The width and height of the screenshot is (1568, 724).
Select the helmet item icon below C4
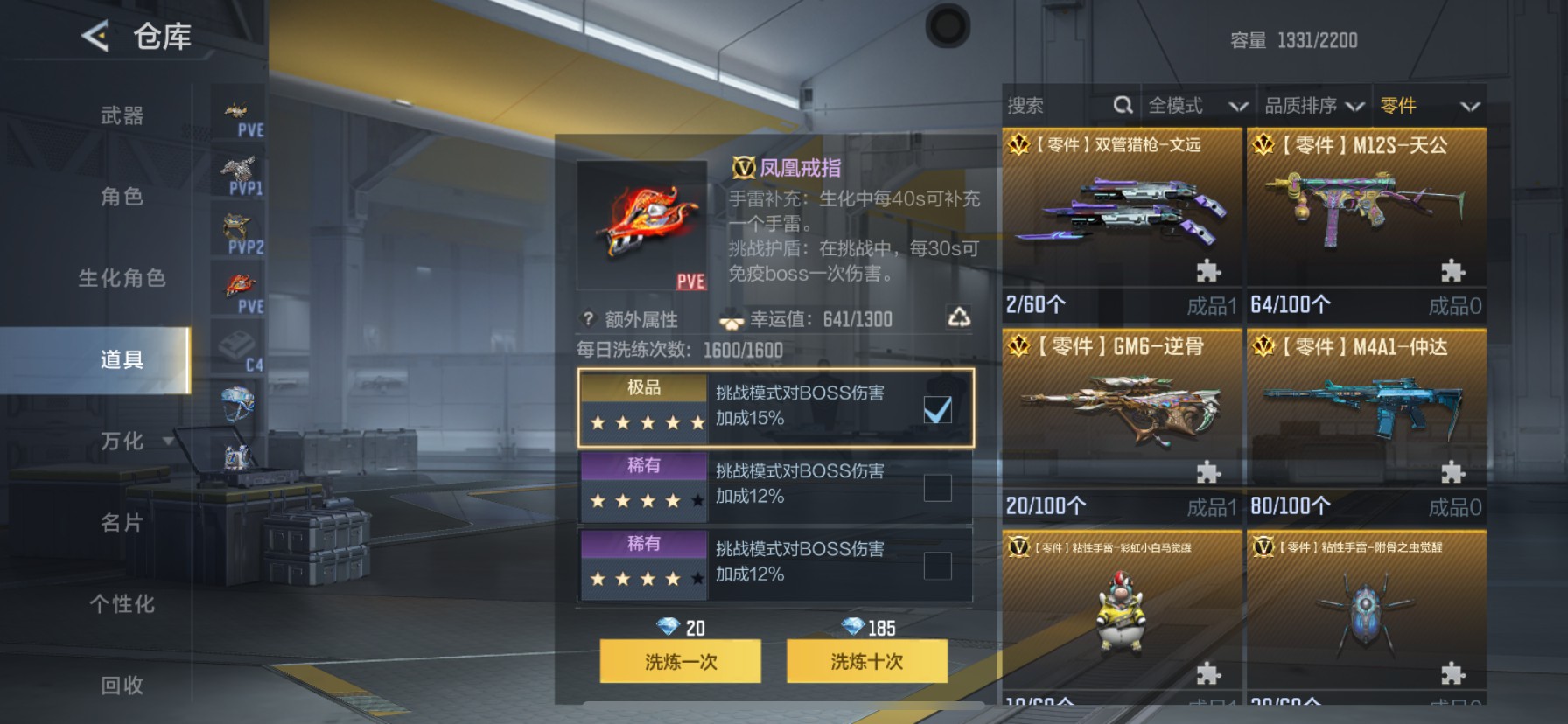click(x=236, y=404)
